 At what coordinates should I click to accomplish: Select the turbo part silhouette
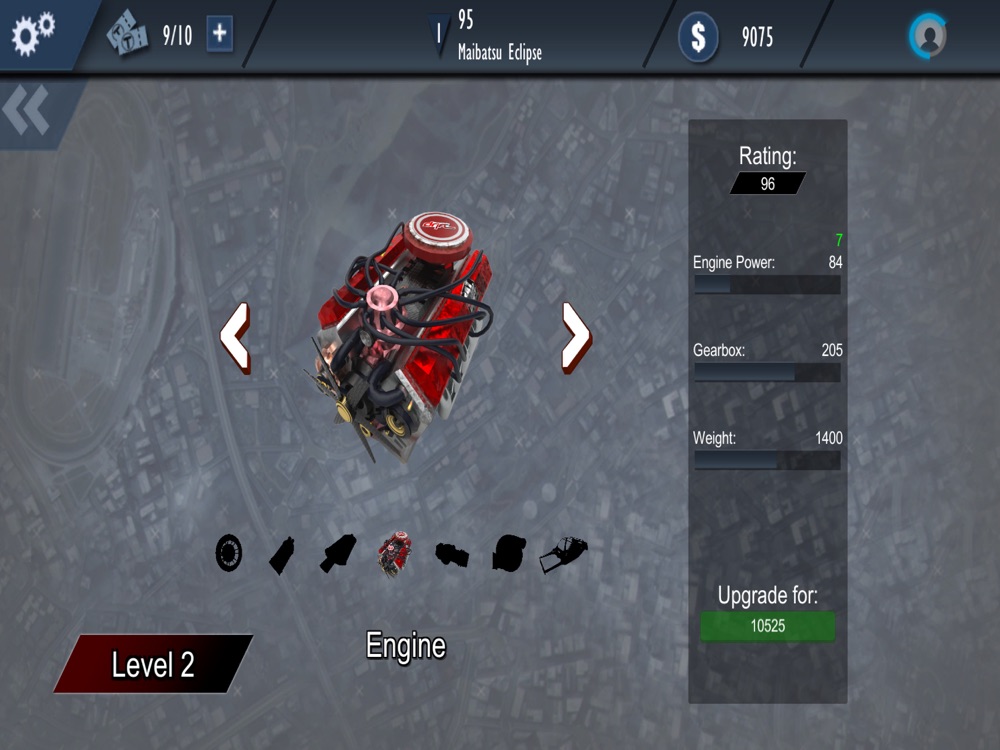click(508, 554)
